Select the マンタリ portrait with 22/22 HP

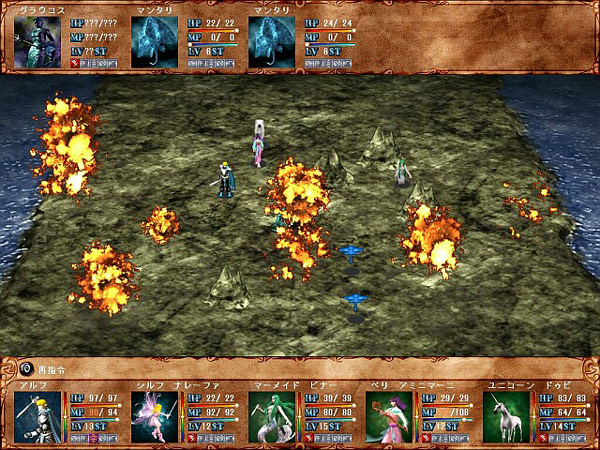[154, 41]
